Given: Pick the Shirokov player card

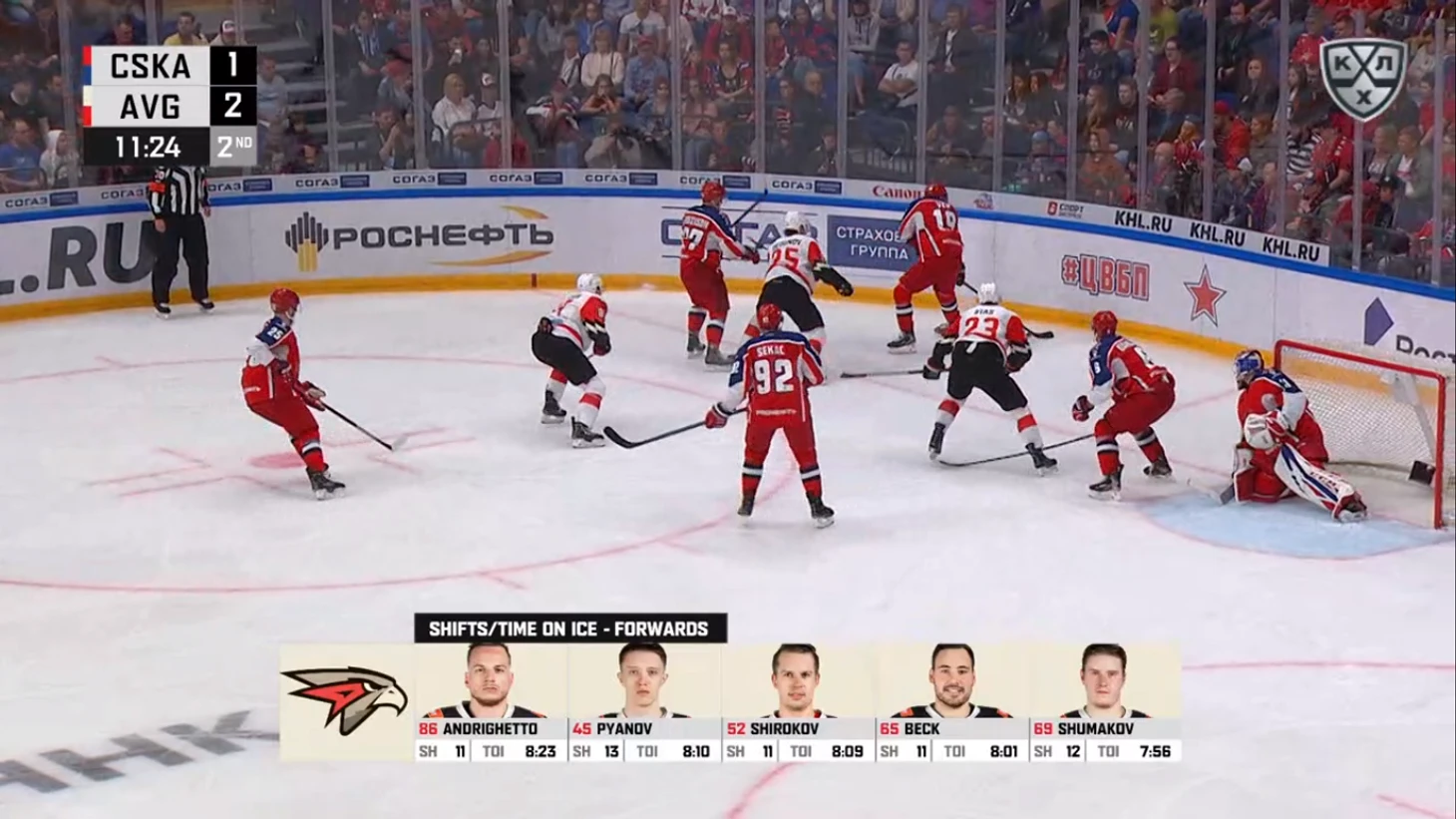Looking at the screenshot, I should tap(797, 701).
